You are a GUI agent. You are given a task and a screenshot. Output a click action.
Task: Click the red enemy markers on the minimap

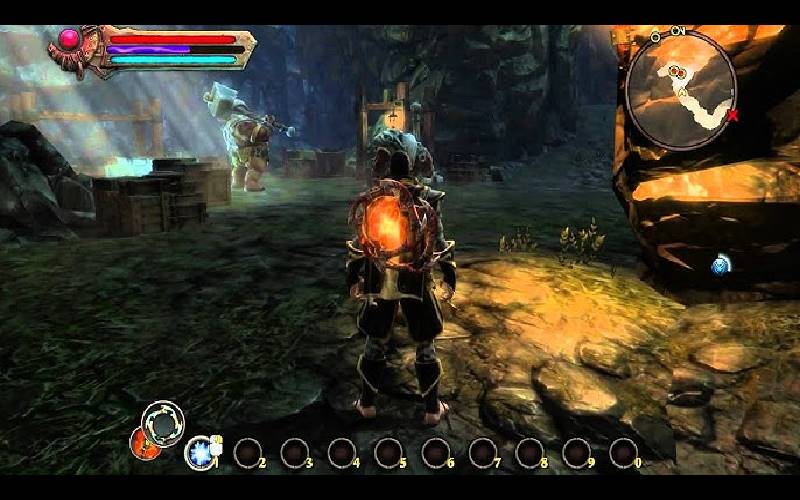pyautogui.click(x=678, y=72)
